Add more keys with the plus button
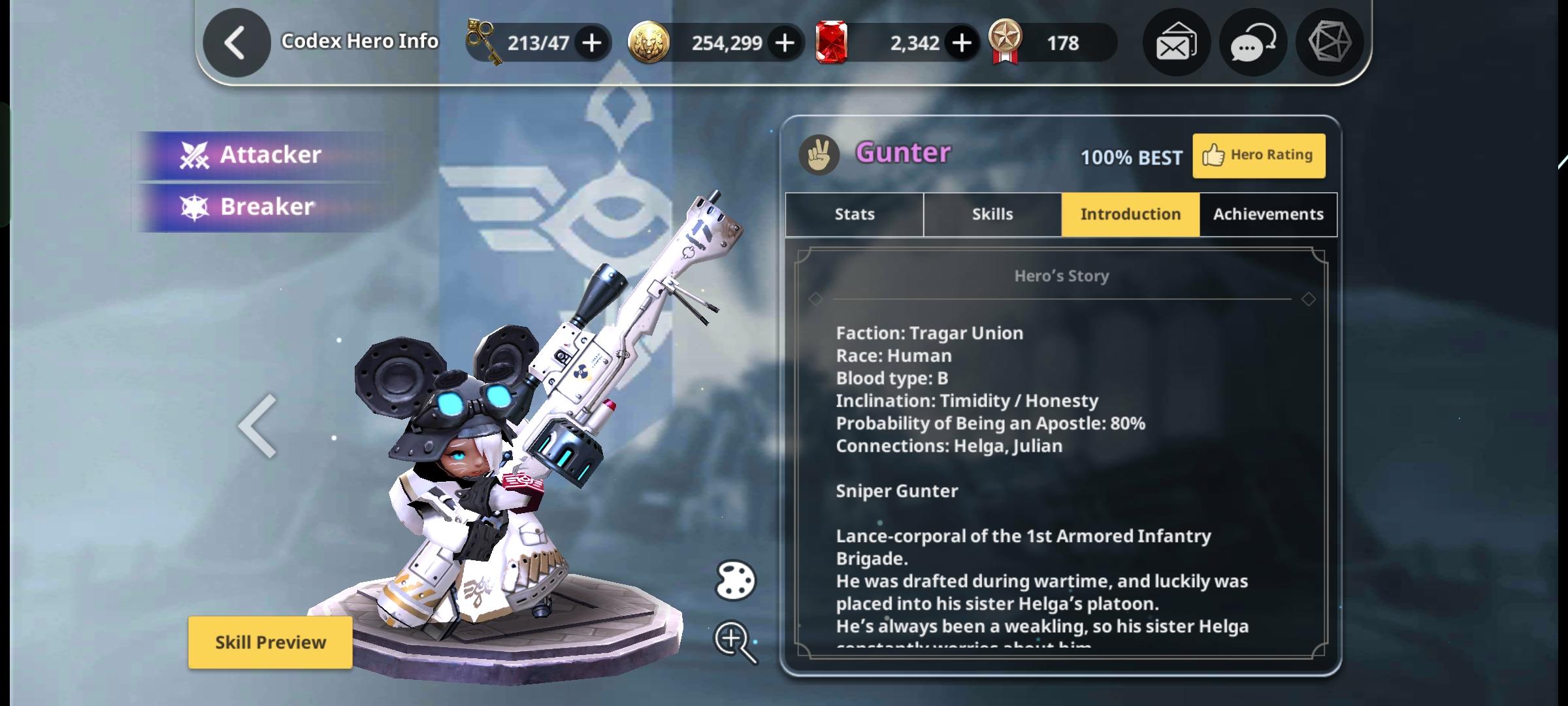This screenshot has height=706, width=1568. click(592, 43)
